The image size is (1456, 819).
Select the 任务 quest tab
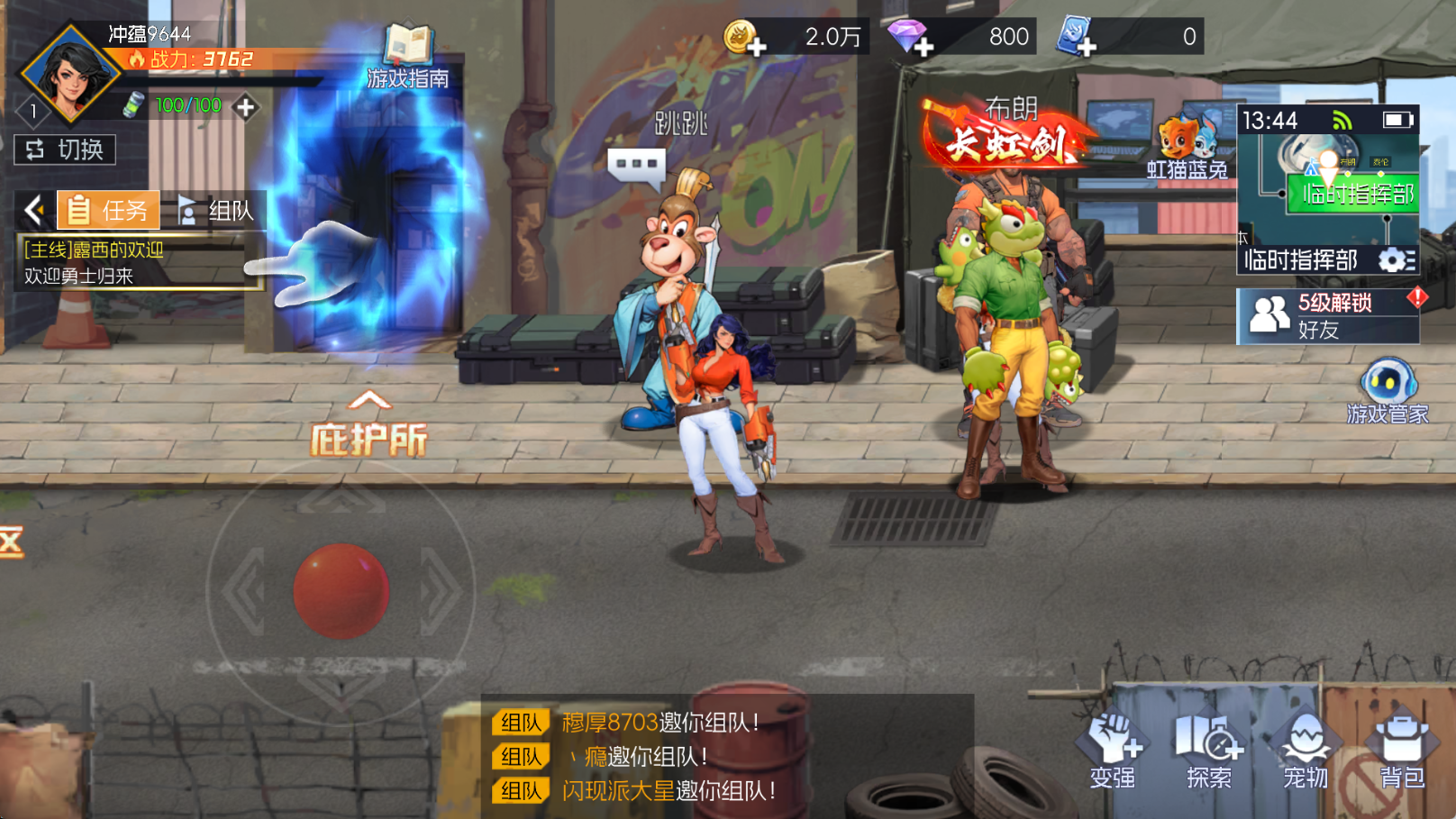point(107,209)
